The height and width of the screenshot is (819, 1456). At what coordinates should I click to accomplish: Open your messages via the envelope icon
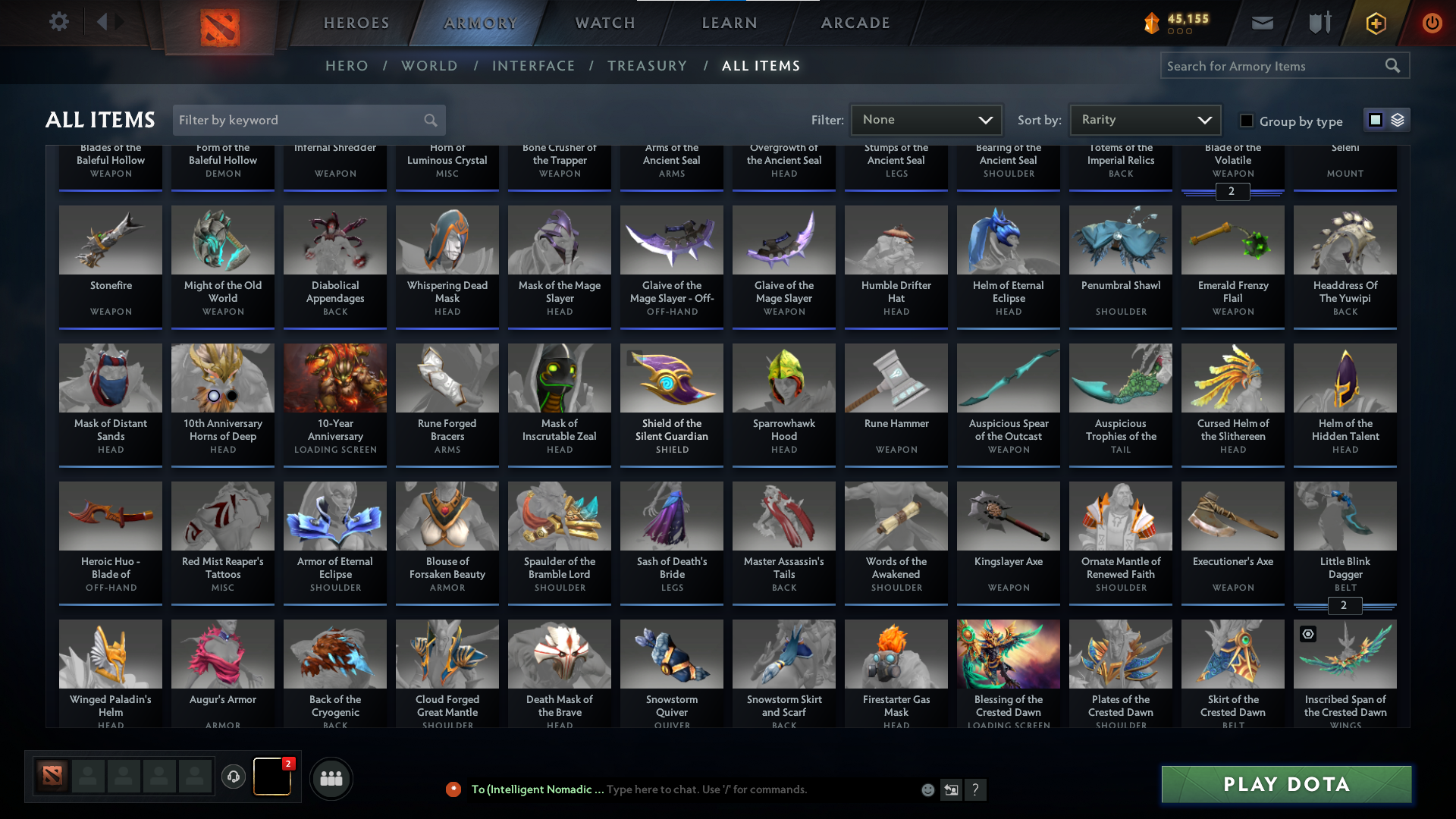click(x=1261, y=23)
